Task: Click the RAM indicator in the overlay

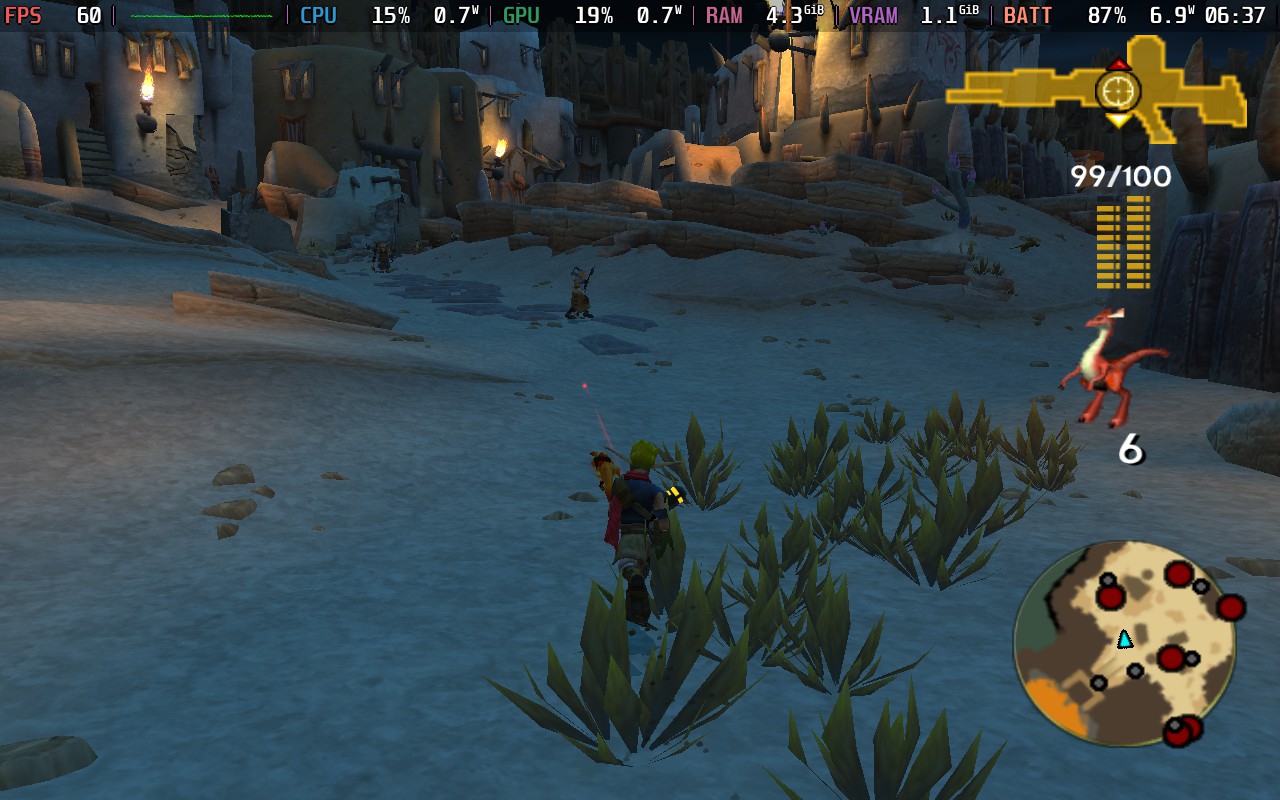Action: coord(723,15)
